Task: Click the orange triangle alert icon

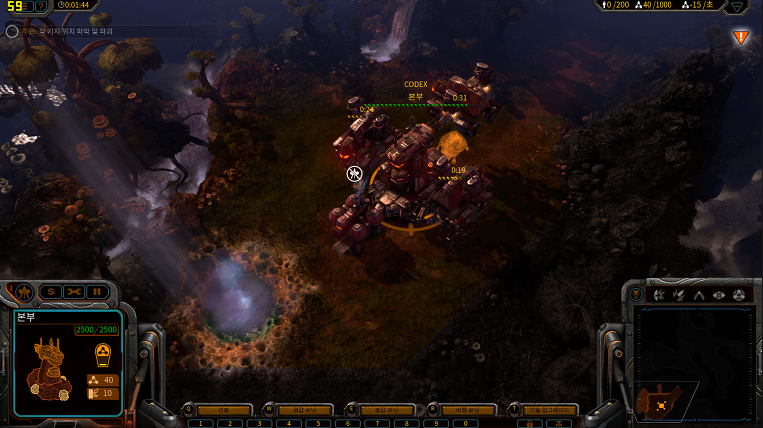Action: 741,37
